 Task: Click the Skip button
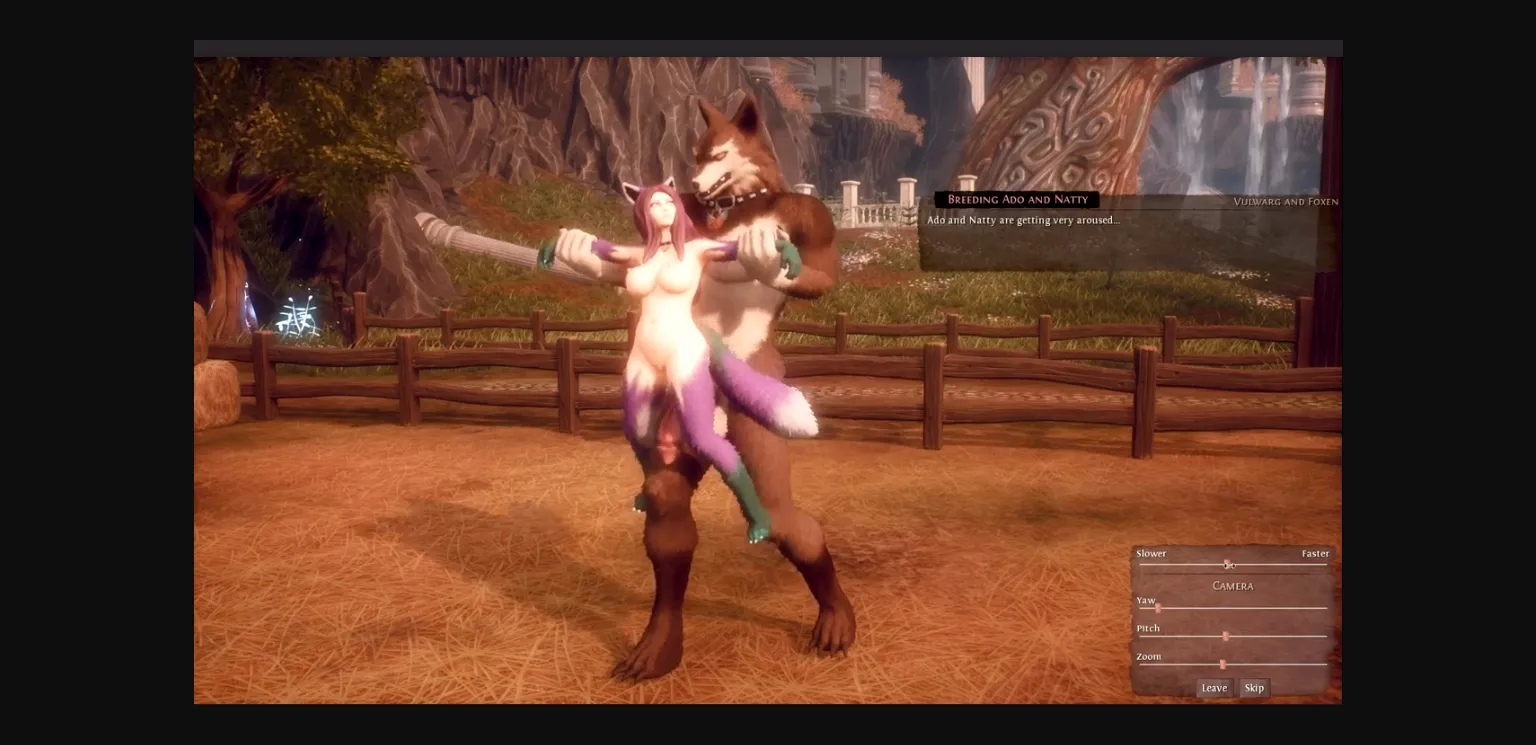1254,688
